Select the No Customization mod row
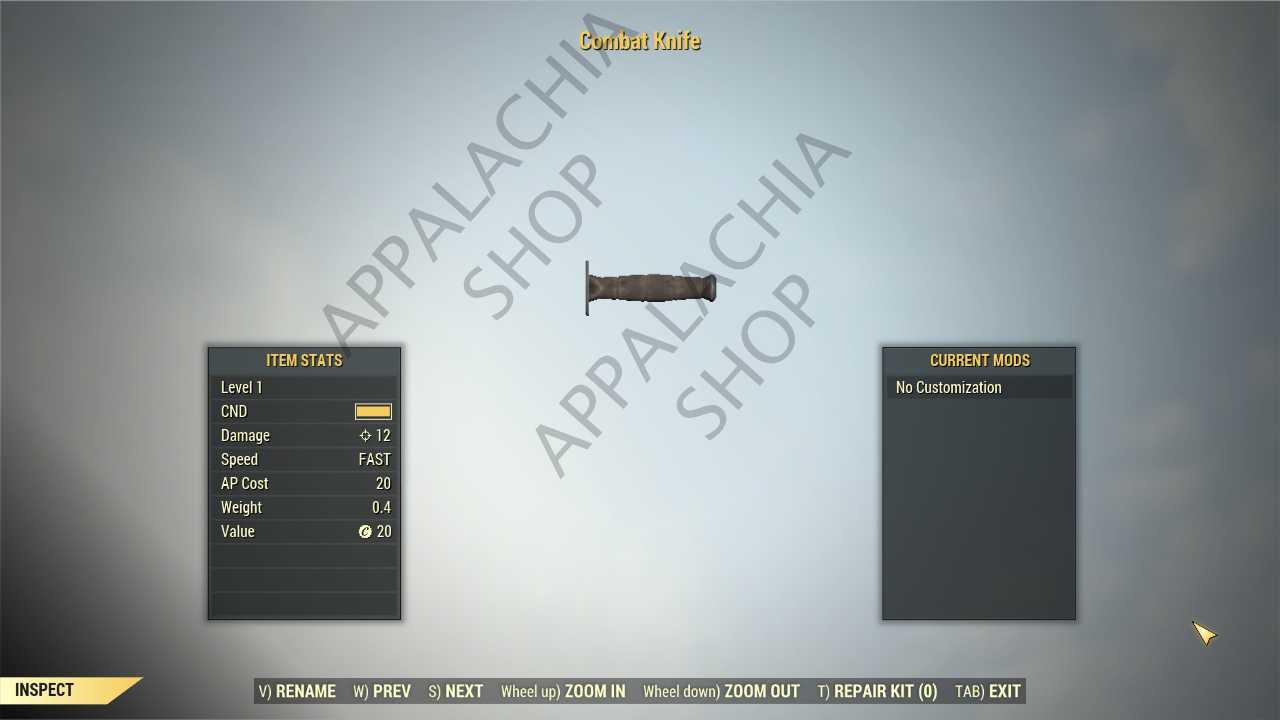The width and height of the screenshot is (1280, 720). click(978, 387)
